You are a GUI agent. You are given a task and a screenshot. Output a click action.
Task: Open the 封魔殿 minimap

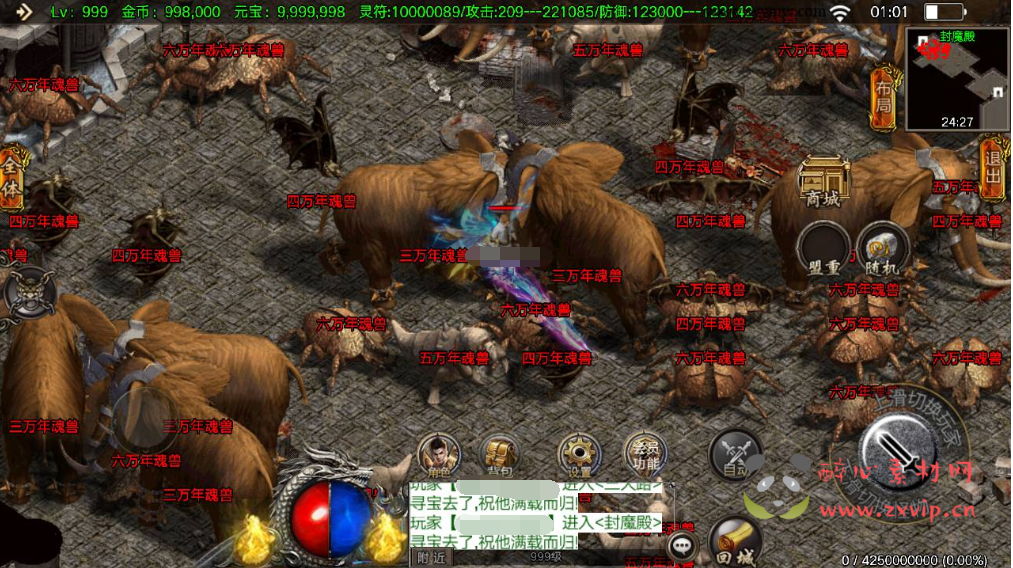(x=957, y=80)
